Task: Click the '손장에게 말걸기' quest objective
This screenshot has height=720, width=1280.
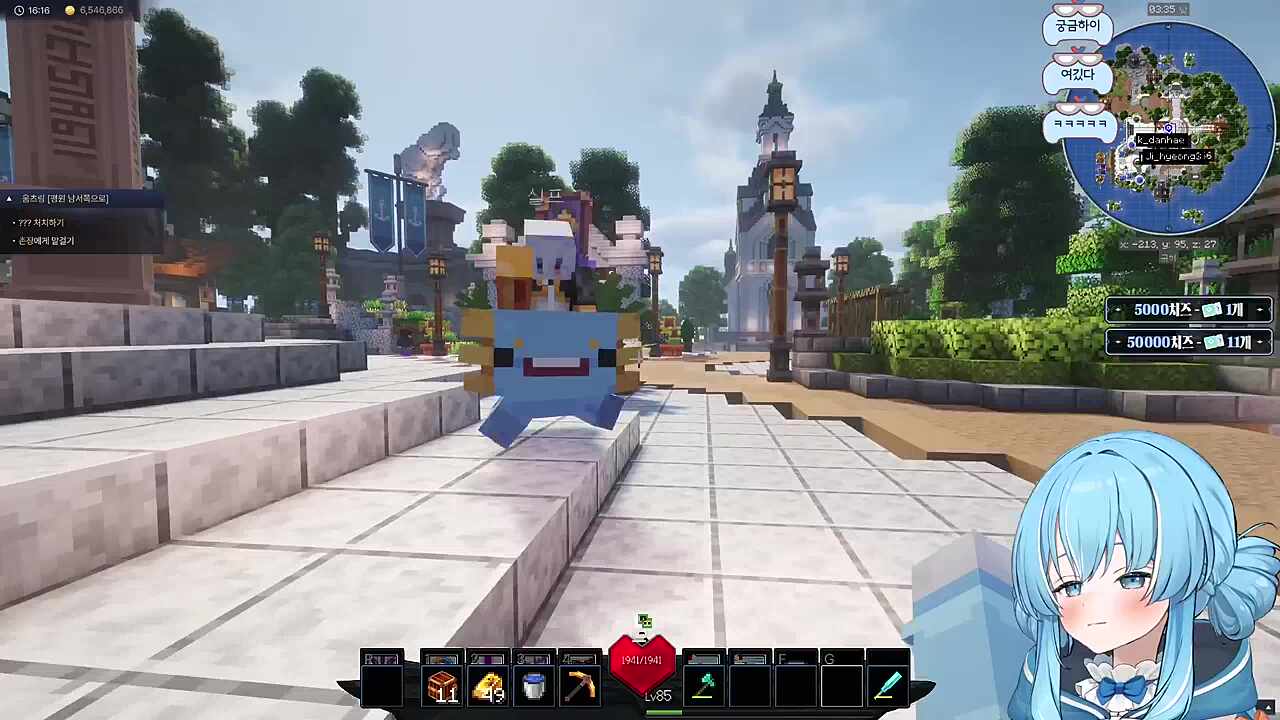Action: [x=46, y=241]
